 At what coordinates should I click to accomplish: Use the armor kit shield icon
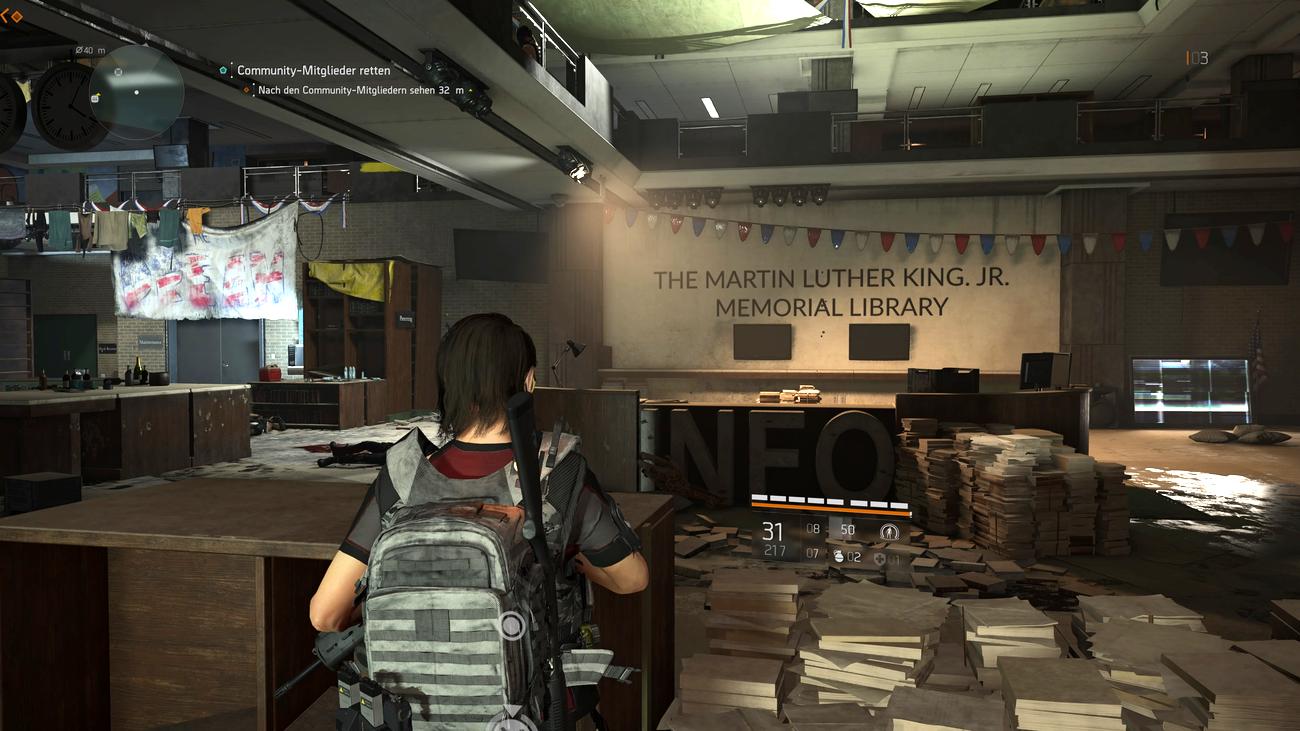pyautogui.click(x=879, y=558)
